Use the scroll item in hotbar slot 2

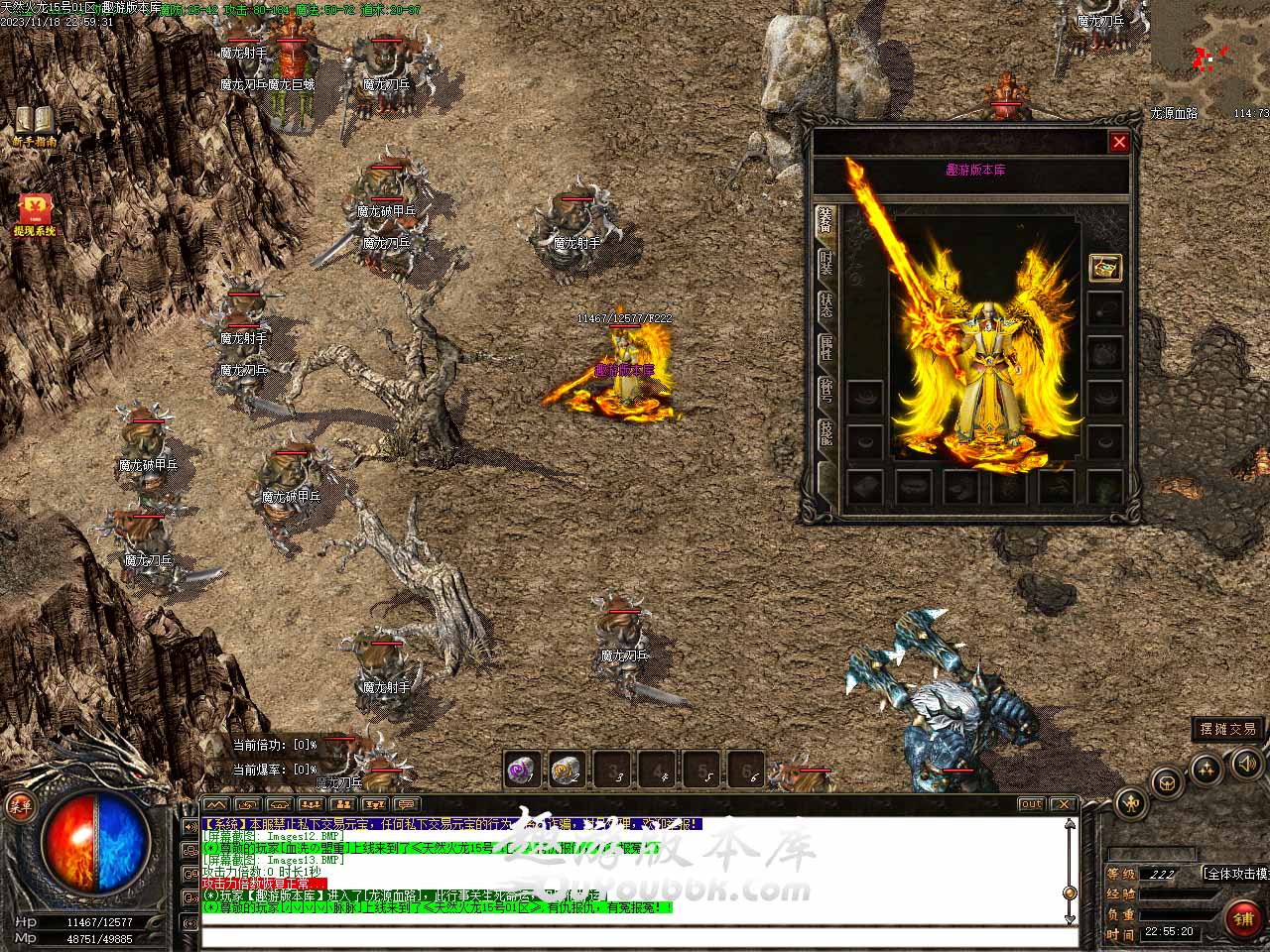[567, 770]
